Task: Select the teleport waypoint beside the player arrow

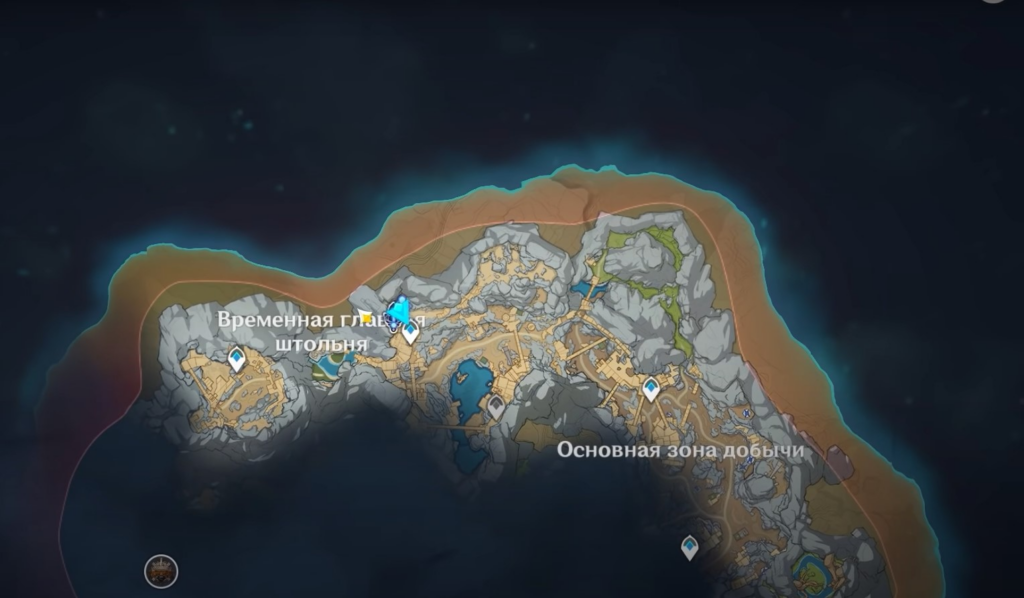Action: [x=410, y=333]
